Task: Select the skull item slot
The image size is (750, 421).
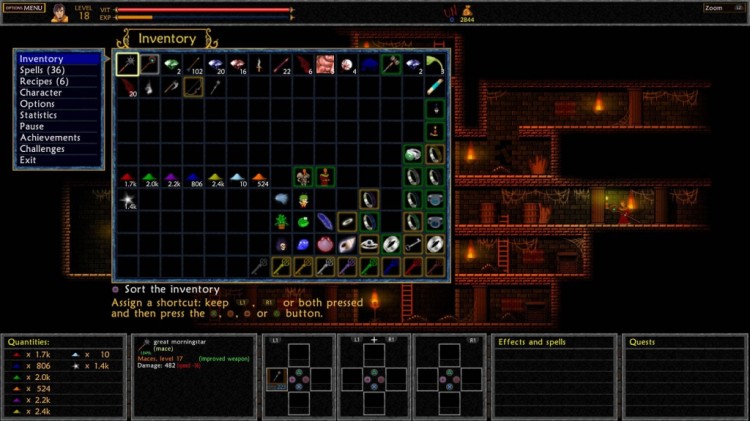Action: 281,244
